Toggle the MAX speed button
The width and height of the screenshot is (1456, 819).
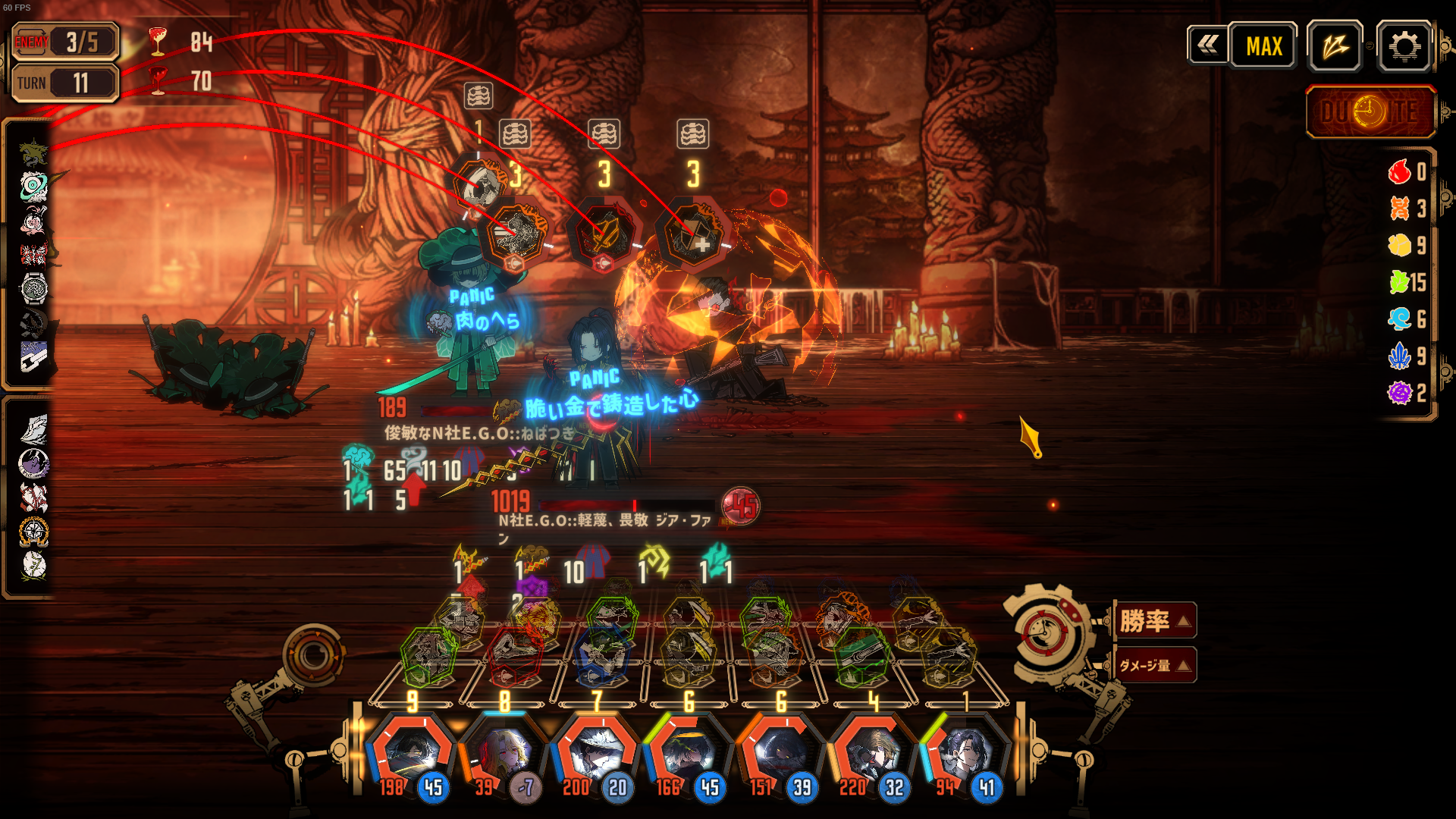click(1263, 47)
